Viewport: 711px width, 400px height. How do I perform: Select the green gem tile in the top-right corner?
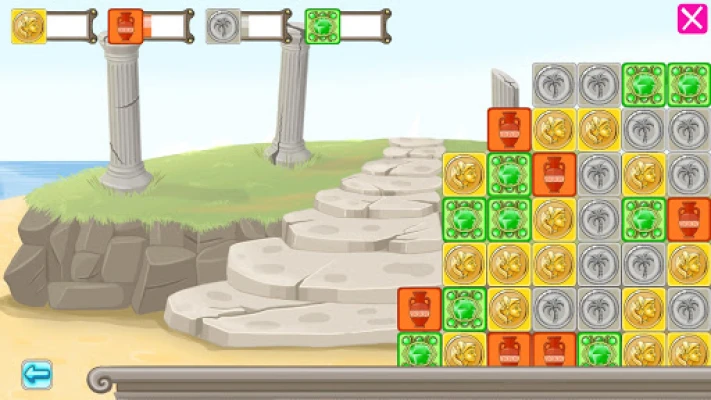(688, 85)
